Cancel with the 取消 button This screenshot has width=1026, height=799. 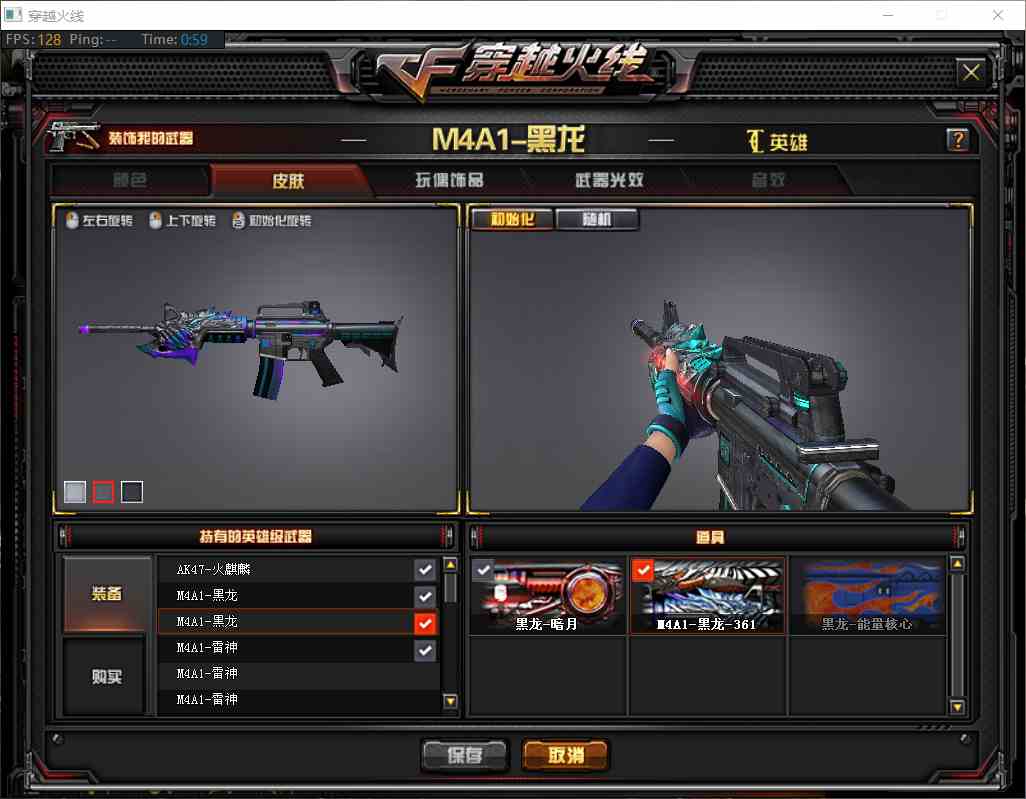564,755
